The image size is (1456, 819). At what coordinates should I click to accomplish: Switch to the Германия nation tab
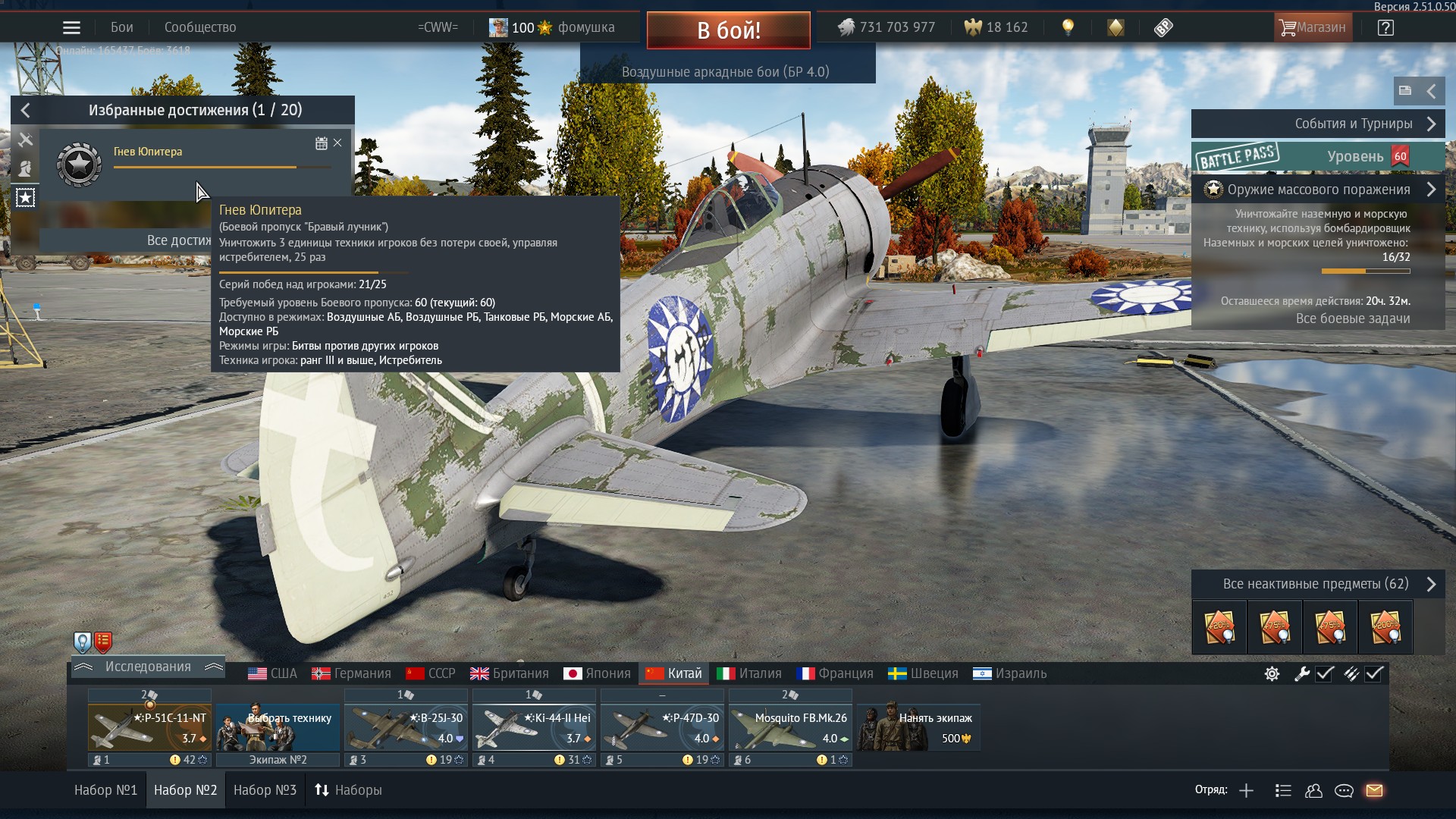352,673
